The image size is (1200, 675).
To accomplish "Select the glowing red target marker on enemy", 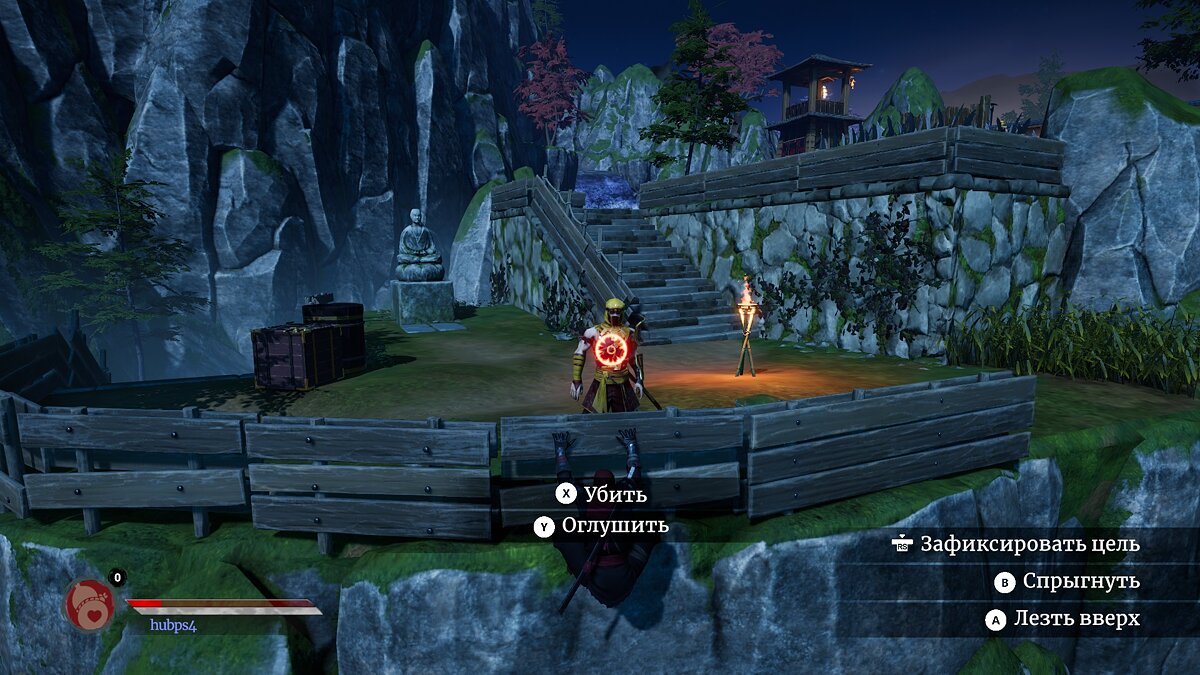I will pyautogui.click(x=610, y=349).
